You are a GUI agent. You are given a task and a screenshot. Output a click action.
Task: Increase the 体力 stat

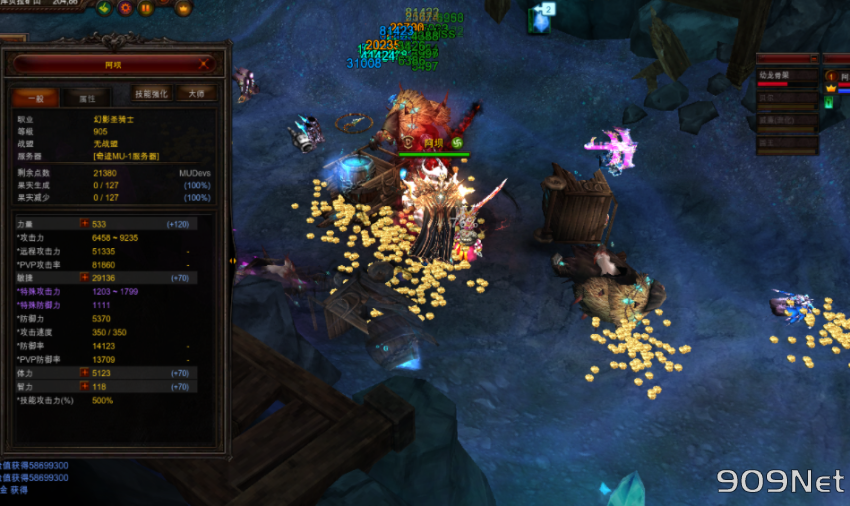tap(84, 373)
